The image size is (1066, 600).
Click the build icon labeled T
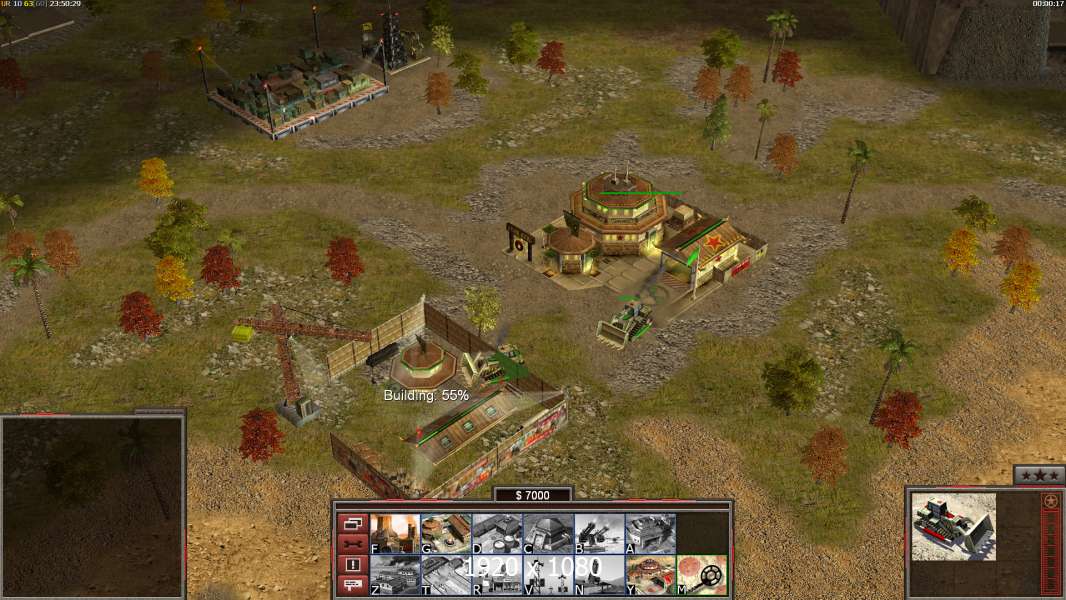(445, 575)
